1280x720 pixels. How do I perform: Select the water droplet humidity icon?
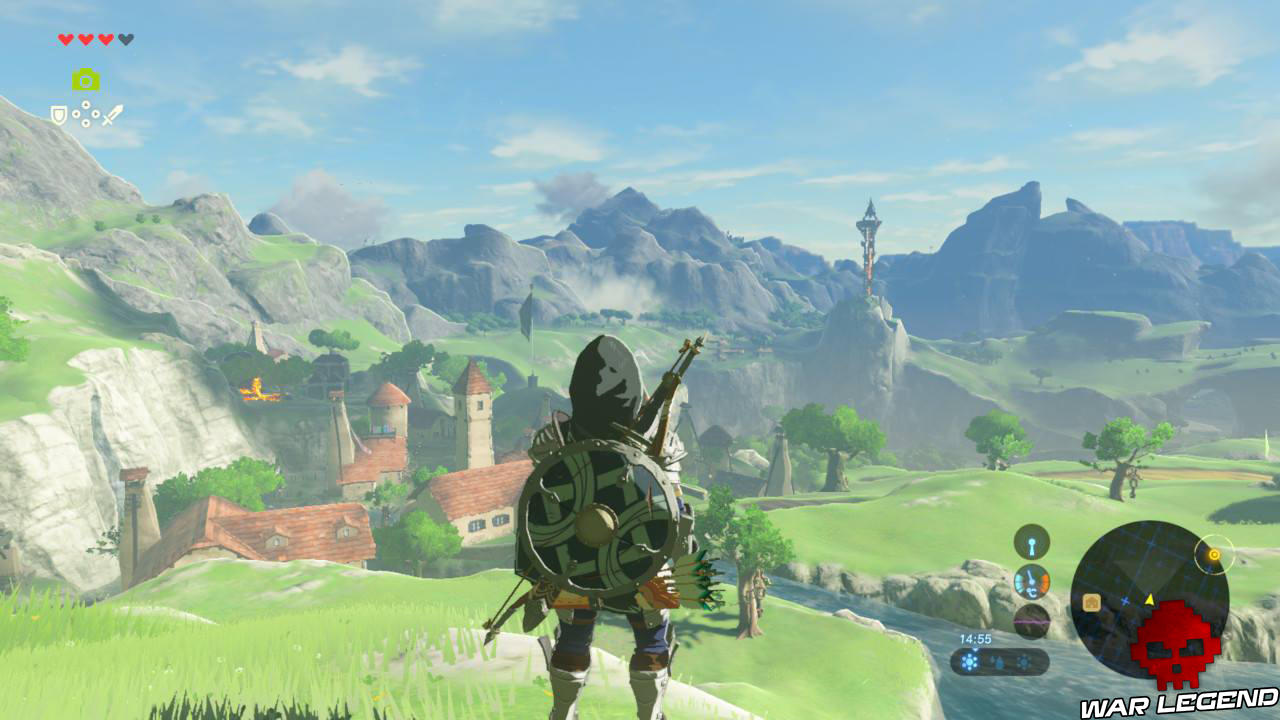point(999,663)
